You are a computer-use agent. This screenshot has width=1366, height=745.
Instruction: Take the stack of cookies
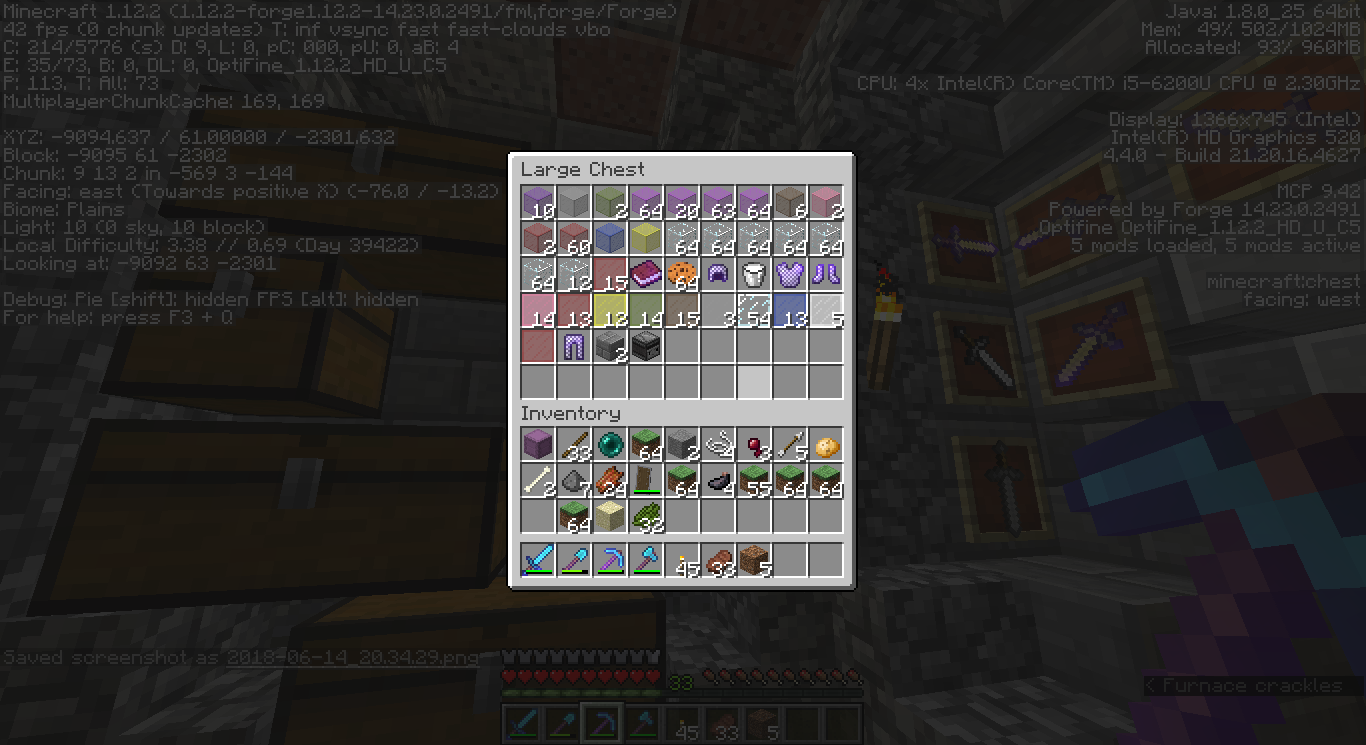pyautogui.click(x=682, y=273)
